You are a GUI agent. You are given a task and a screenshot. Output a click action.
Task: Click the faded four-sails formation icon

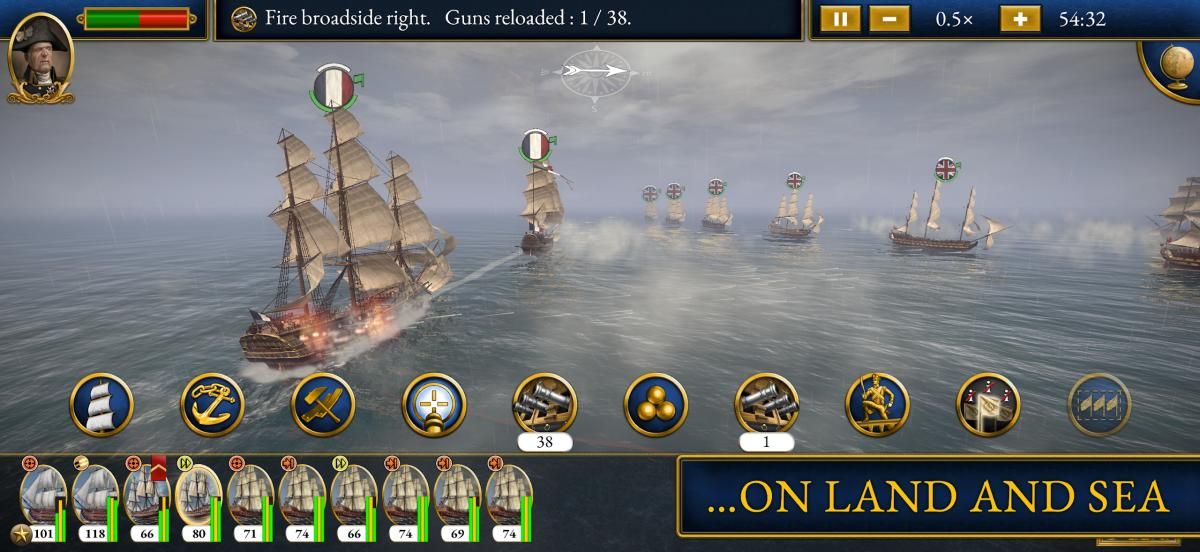1099,405
